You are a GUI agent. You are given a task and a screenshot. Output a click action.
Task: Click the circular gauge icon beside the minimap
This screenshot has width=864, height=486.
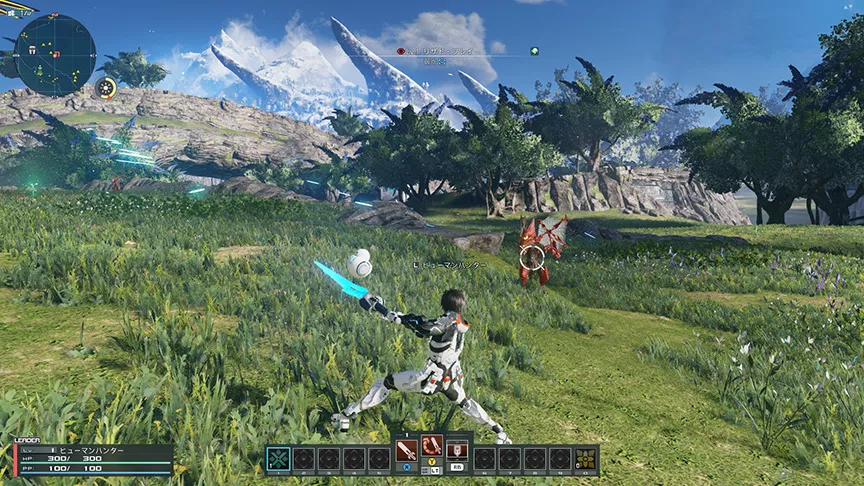tap(106, 88)
